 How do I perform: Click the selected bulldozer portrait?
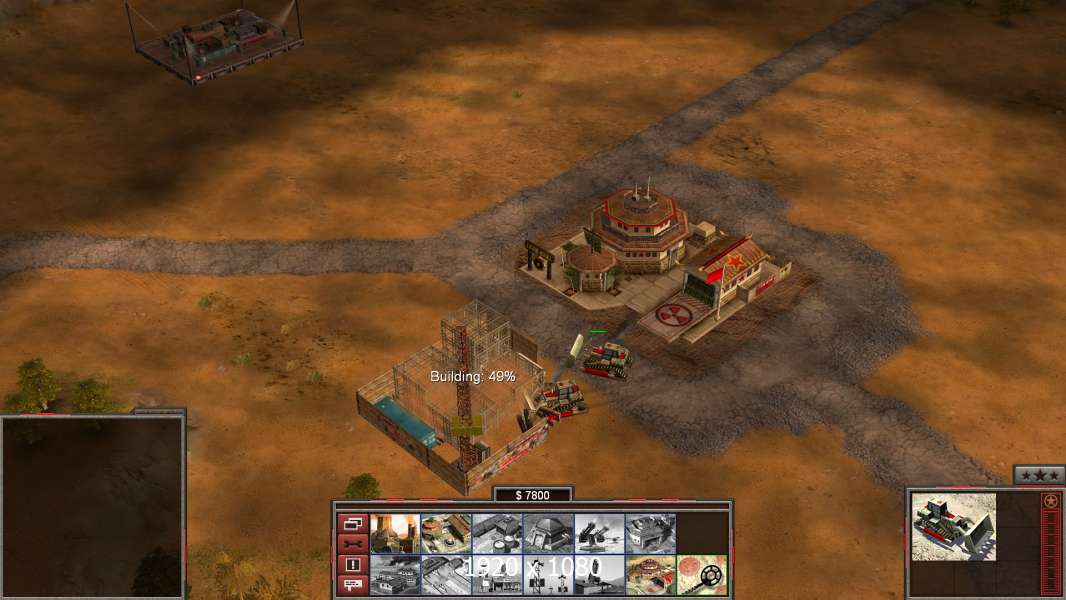click(x=953, y=527)
